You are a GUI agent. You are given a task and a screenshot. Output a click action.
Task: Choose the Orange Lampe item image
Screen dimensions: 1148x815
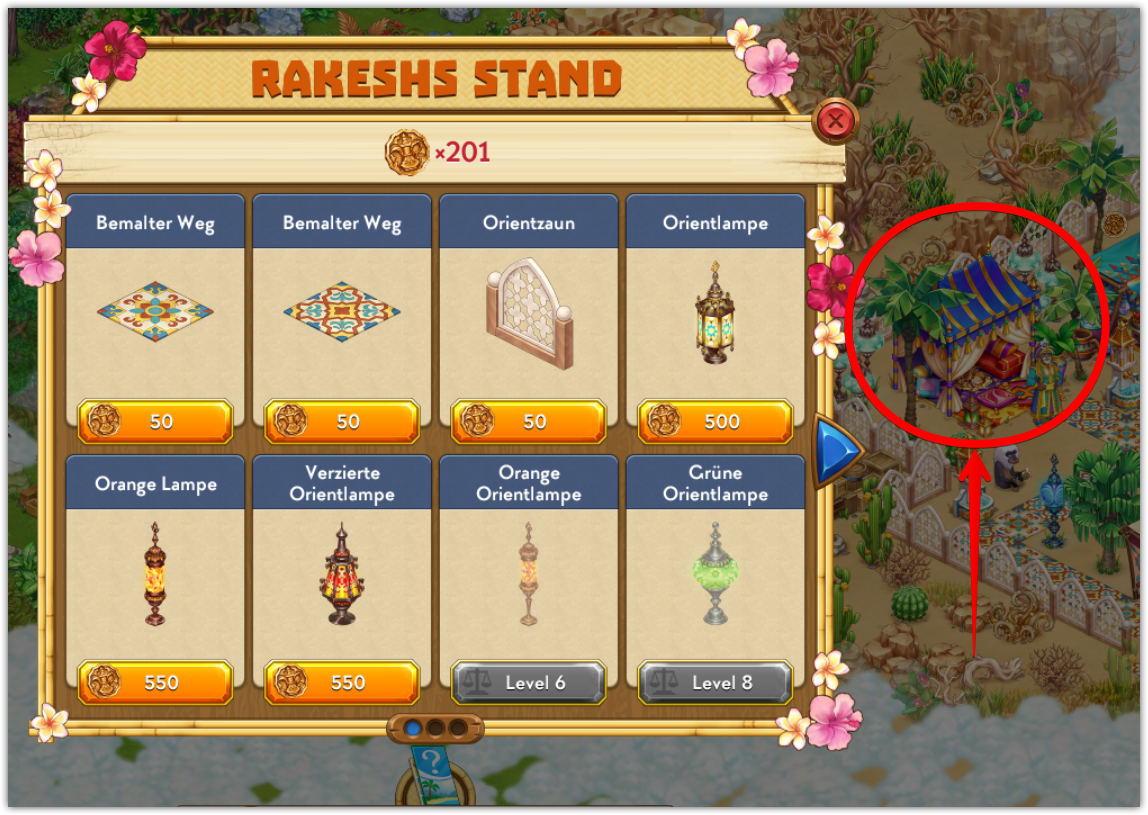coord(155,575)
